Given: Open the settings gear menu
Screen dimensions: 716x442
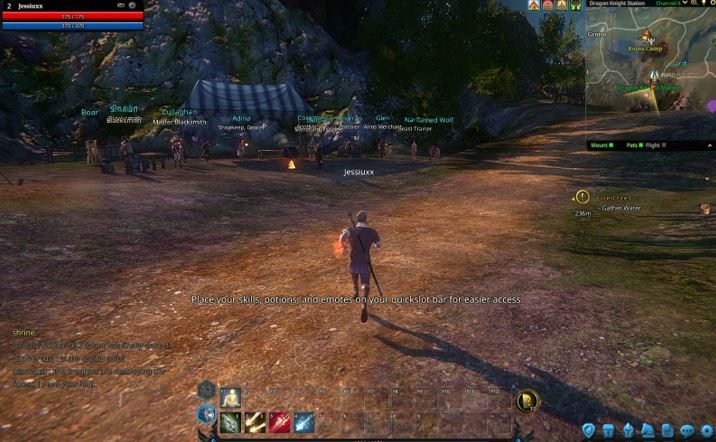Looking at the screenshot, I should (x=708, y=431).
